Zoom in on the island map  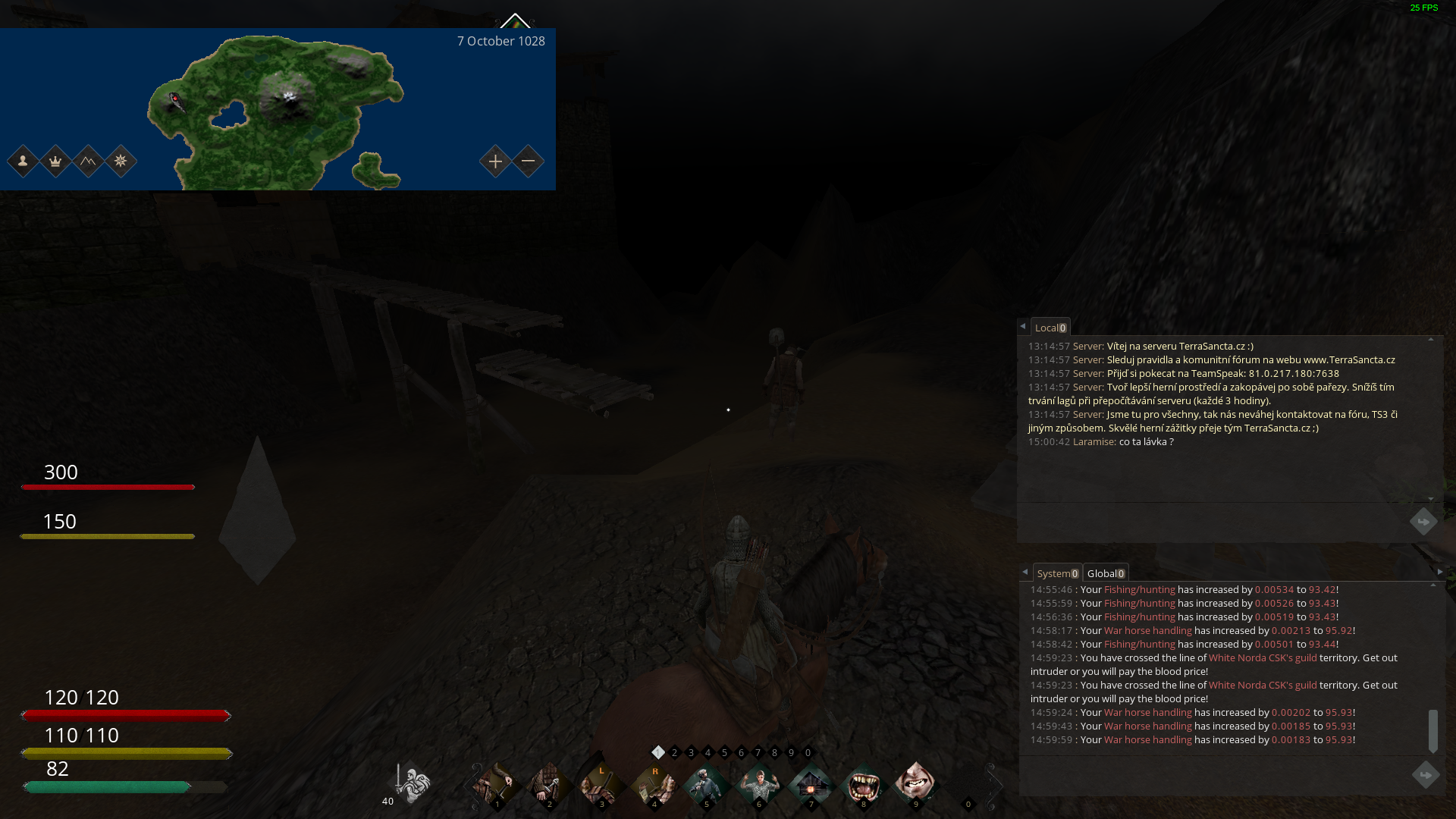pos(495,162)
